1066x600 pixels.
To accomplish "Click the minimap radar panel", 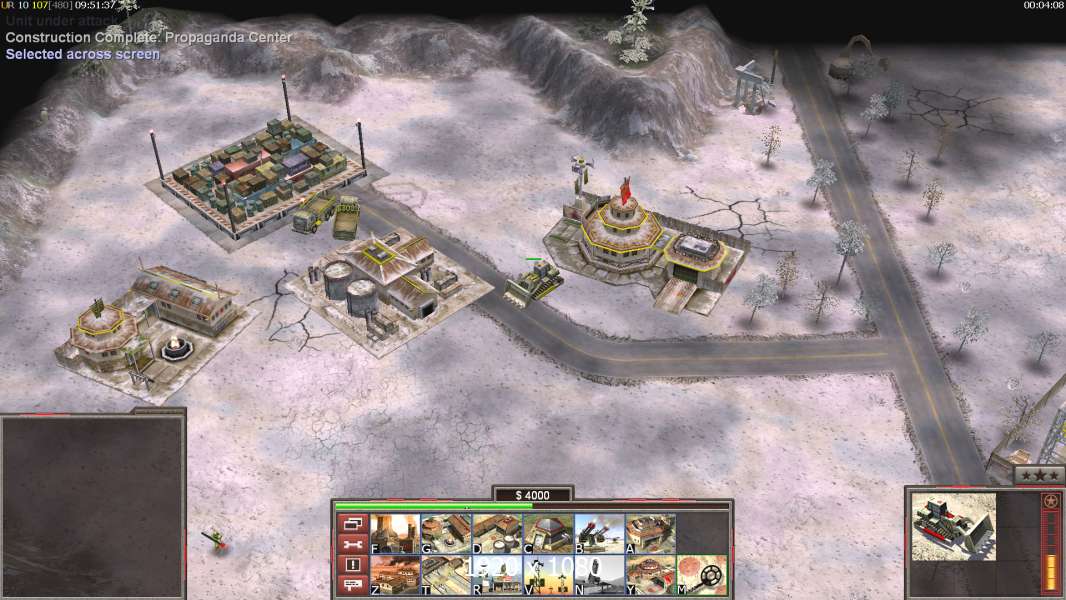I will click(92, 507).
